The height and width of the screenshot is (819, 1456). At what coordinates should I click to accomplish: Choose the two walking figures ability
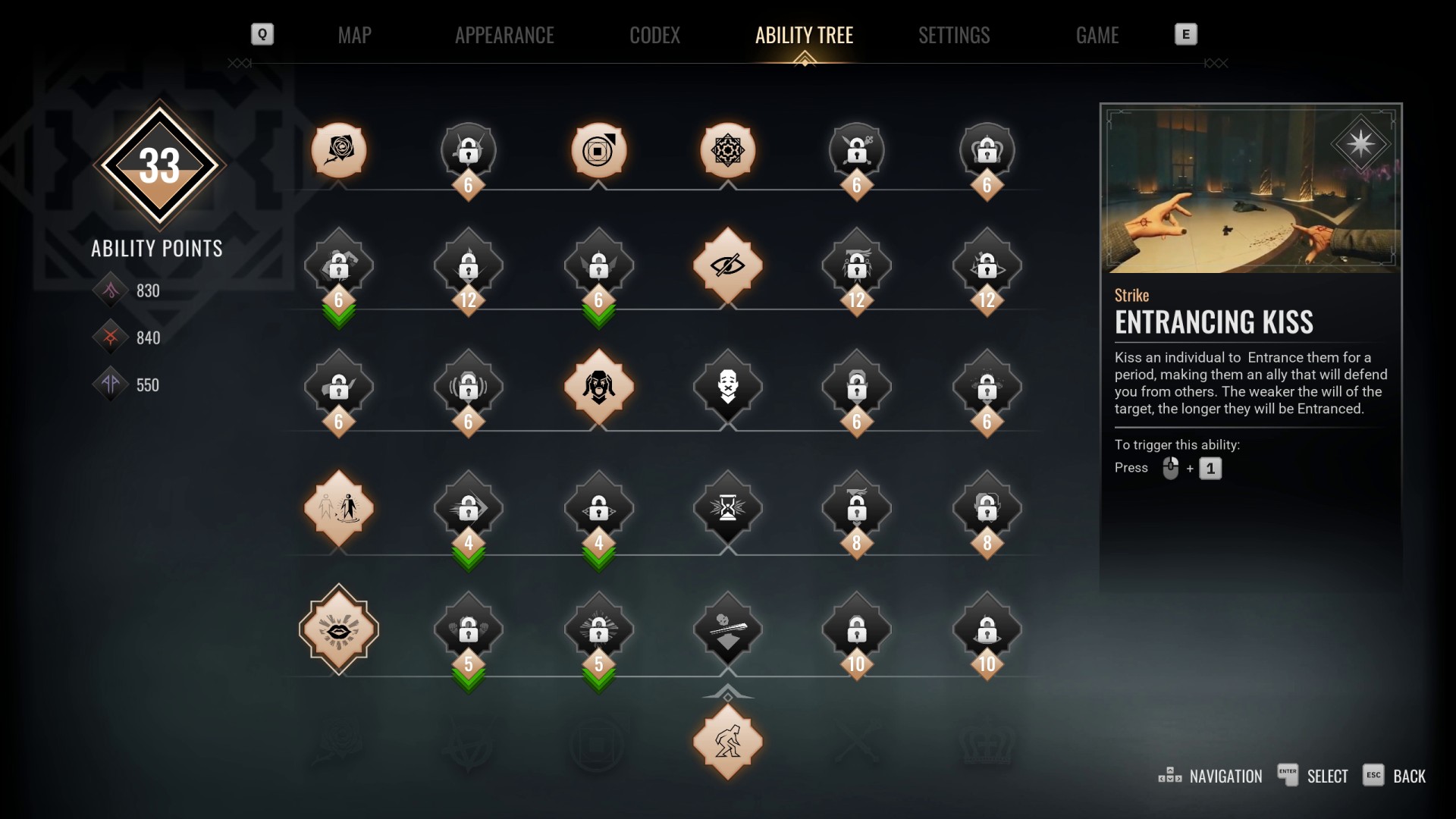[x=338, y=507]
